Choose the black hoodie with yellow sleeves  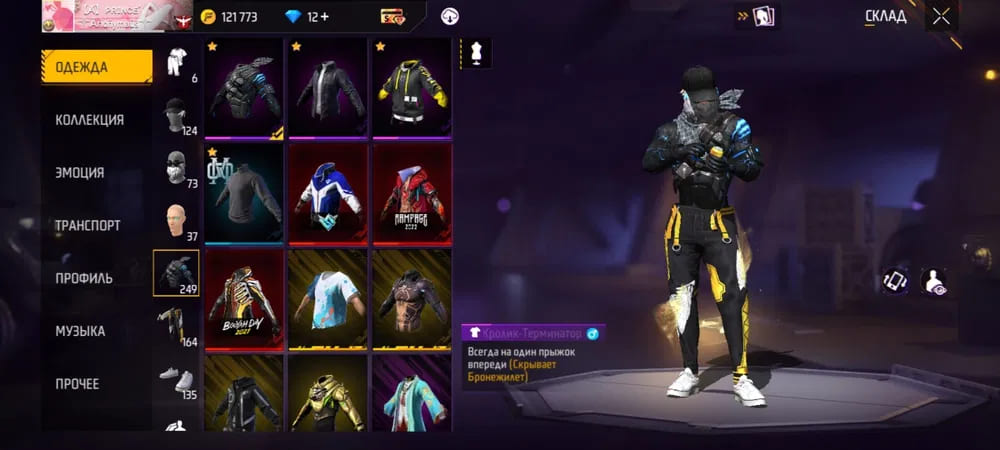pos(412,89)
